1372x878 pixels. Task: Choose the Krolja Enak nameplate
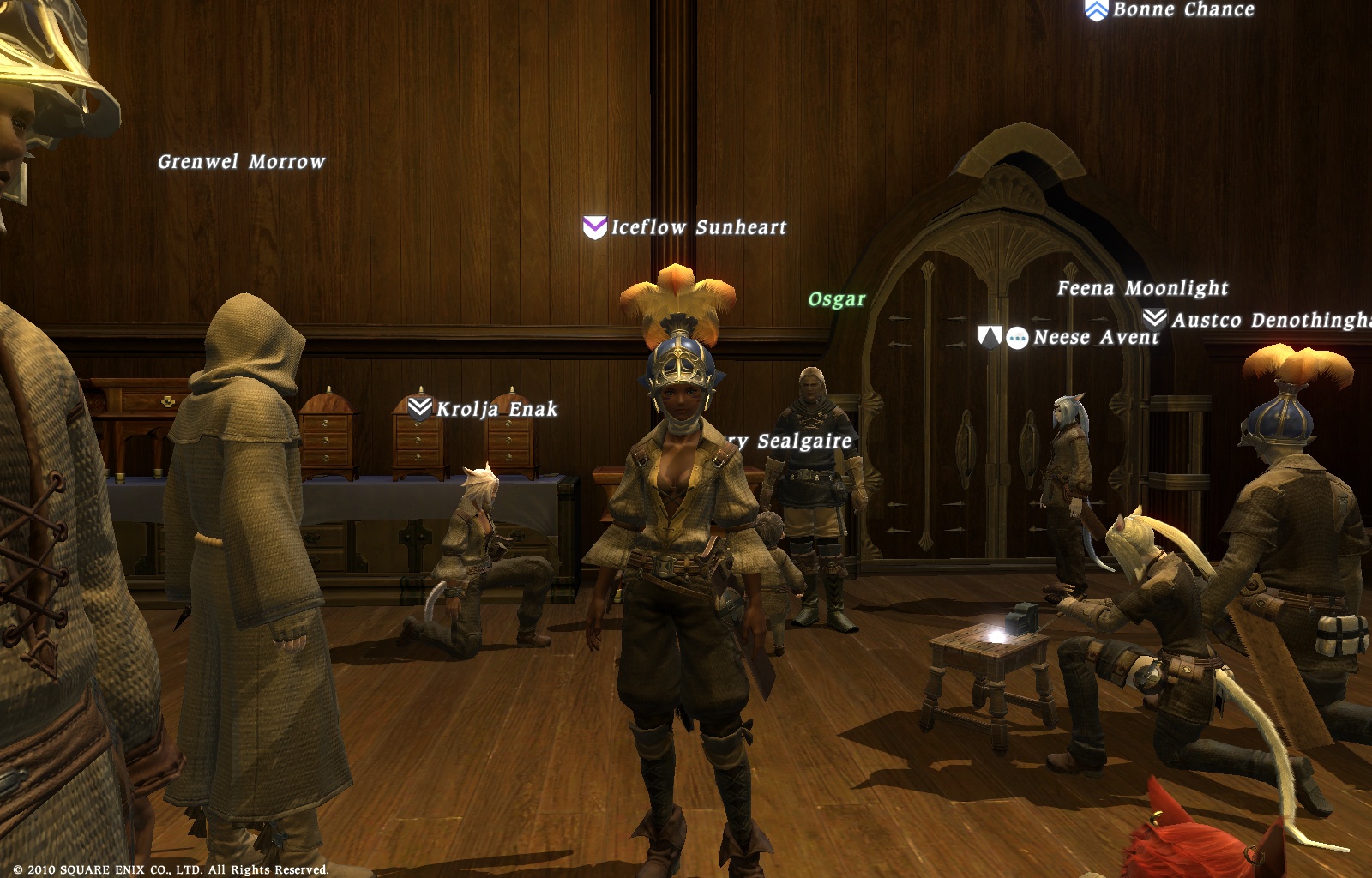pos(496,409)
